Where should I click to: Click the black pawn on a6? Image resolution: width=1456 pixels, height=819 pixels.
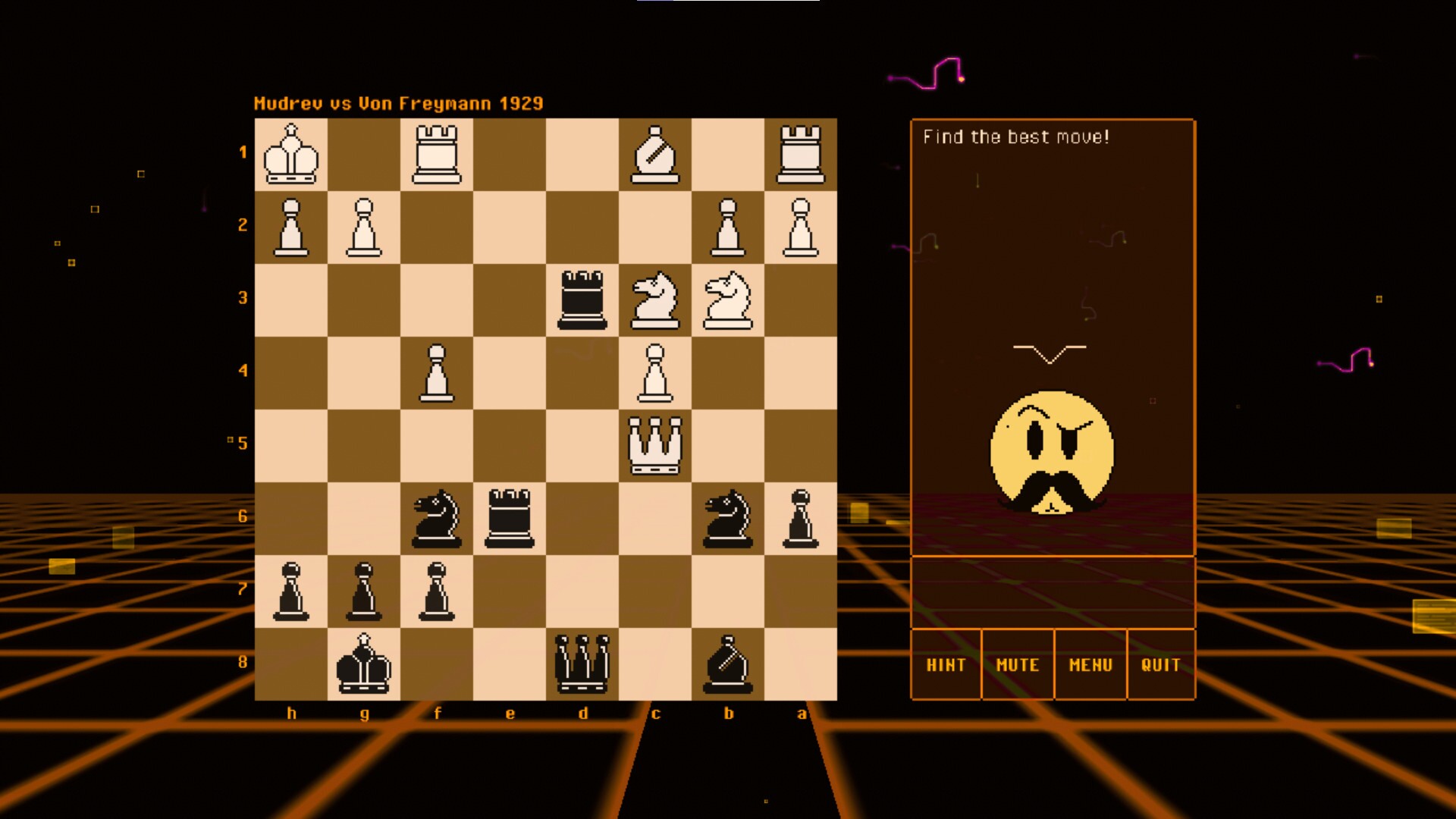[x=802, y=519]
